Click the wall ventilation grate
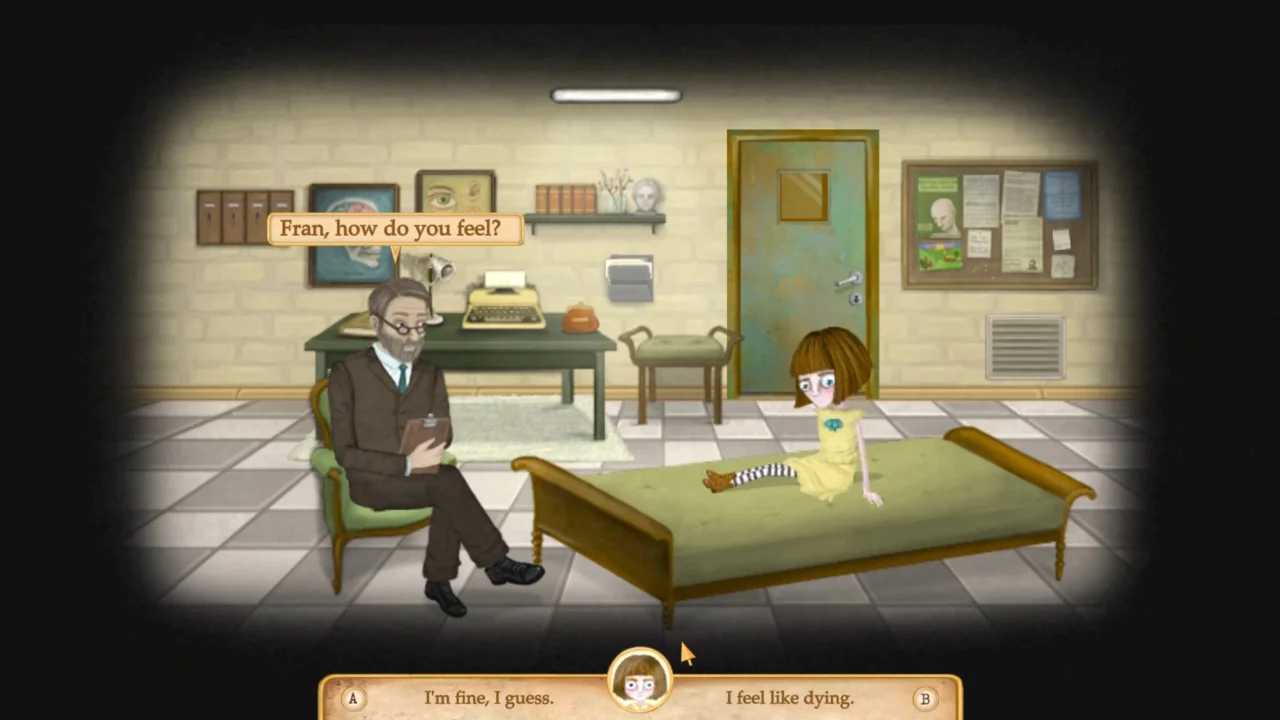Viewport: 1280px width, 720px height. pos(1024,347)
